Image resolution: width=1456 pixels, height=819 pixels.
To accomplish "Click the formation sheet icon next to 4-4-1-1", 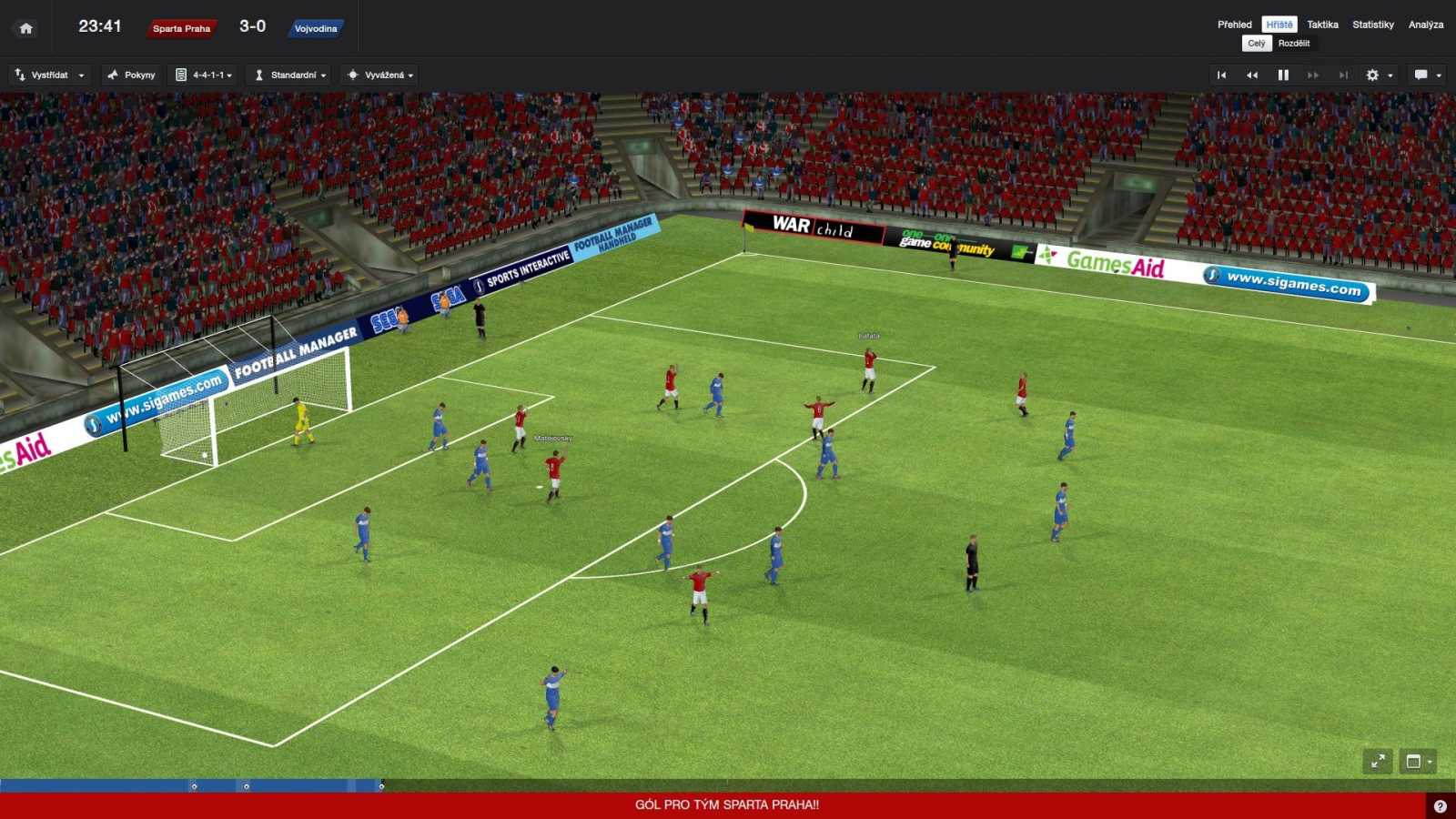I will pyautogui.click(x=181, y=75).
